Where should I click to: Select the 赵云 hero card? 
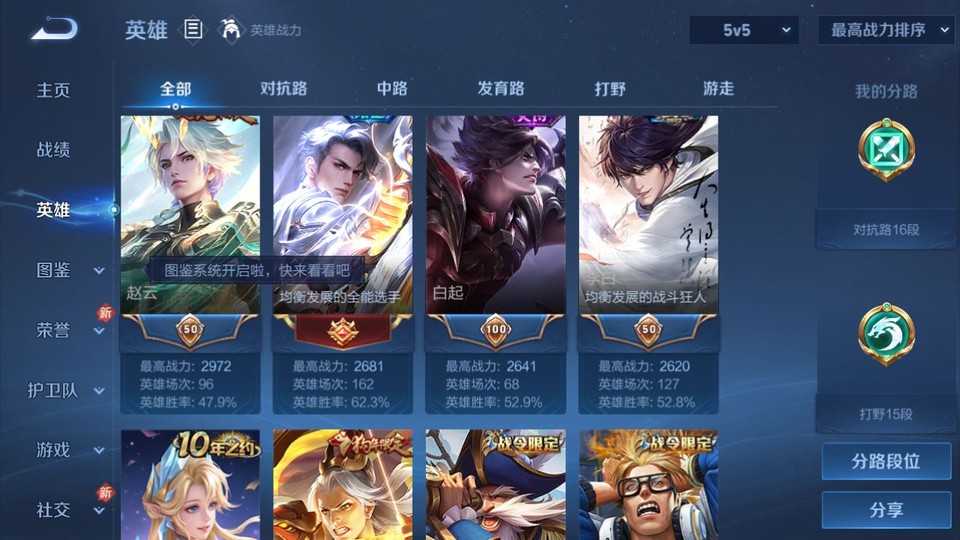(x=190, y=215)
